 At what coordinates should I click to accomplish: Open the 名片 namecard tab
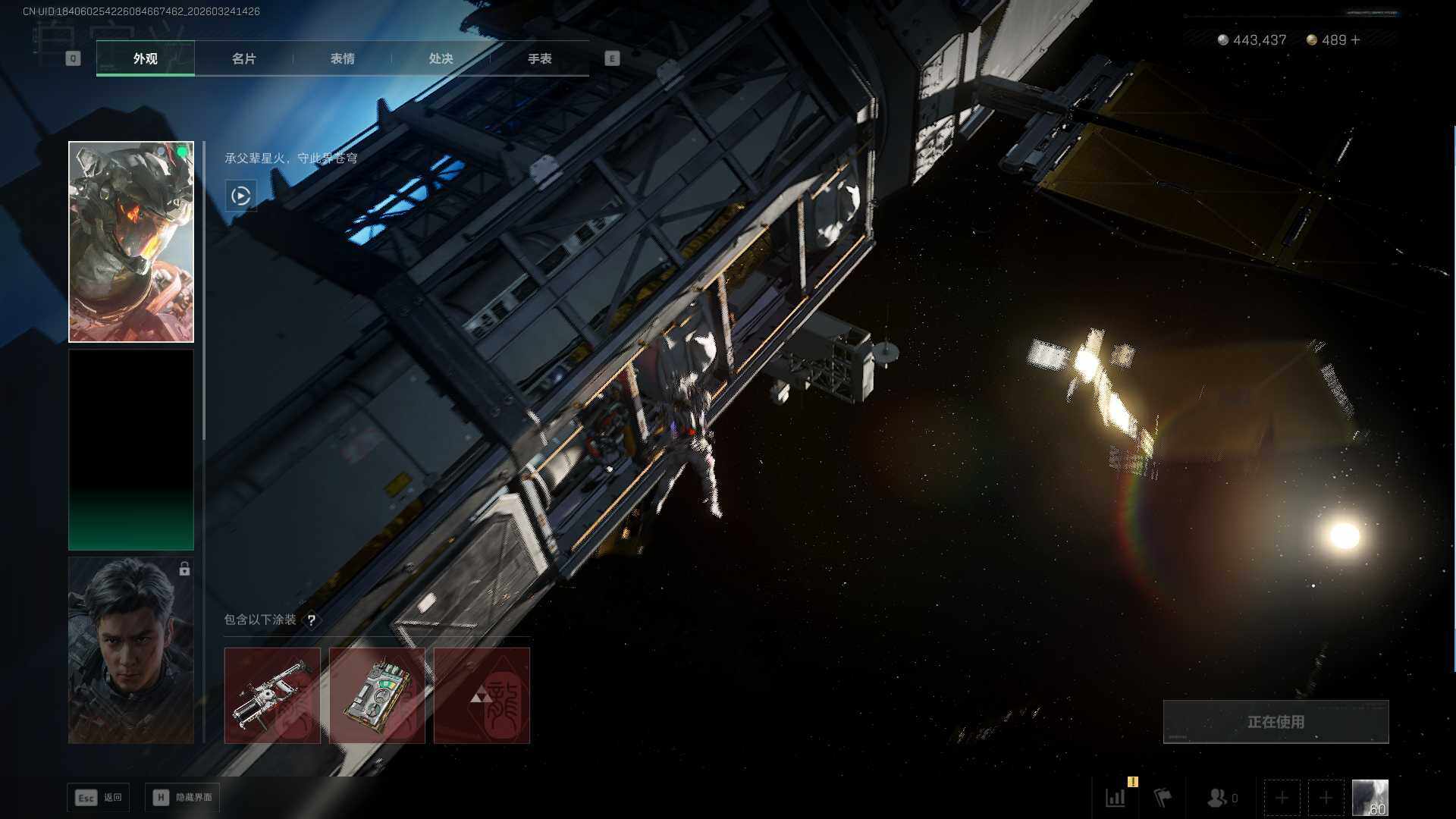point(243,58)
